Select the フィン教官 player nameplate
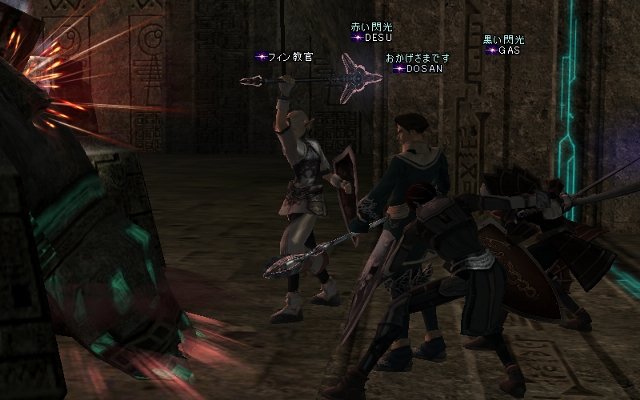The height and width of the screenshot is (400, 640). tap(289, 57)
